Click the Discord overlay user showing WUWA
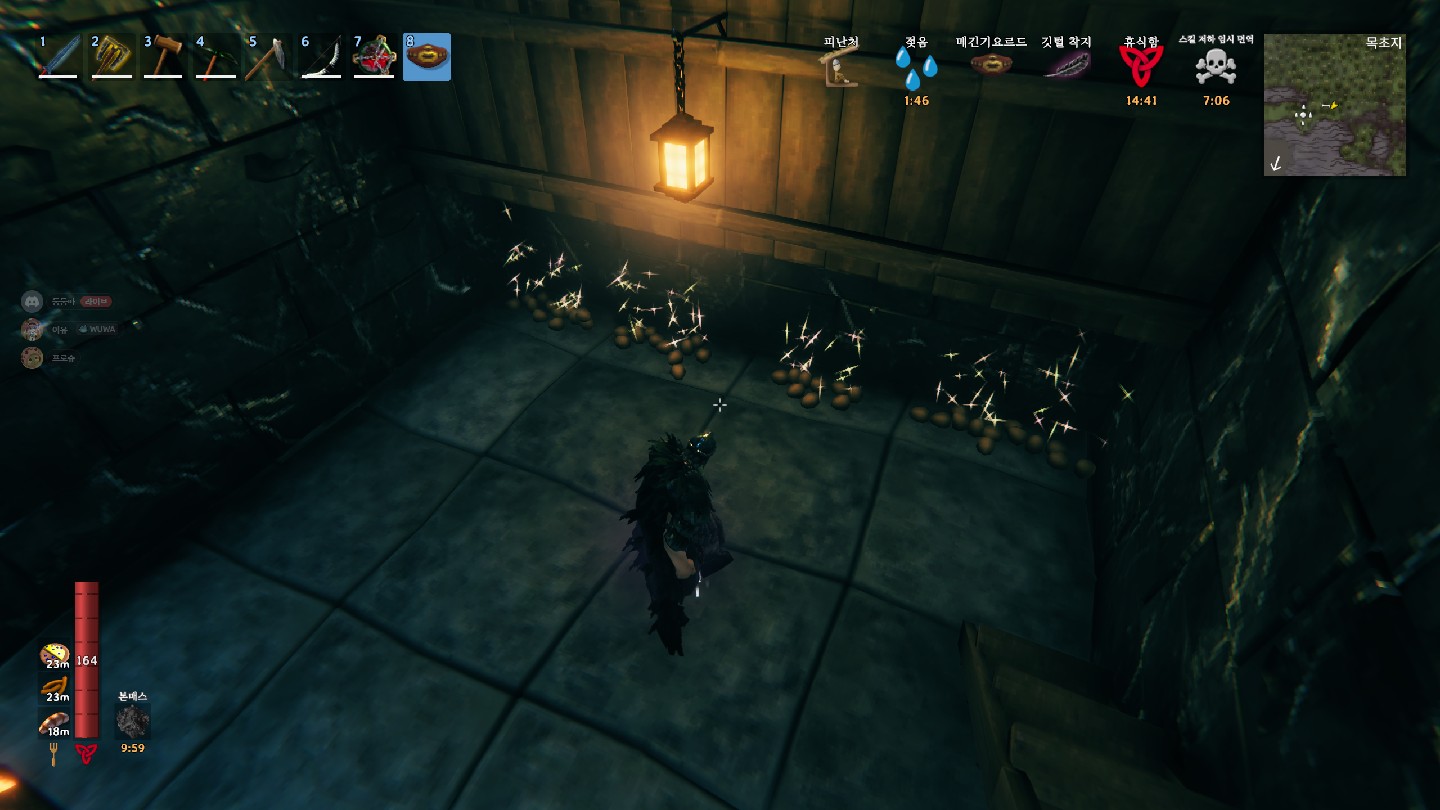This screenshot has width=1440, height=810. [33, 329]
